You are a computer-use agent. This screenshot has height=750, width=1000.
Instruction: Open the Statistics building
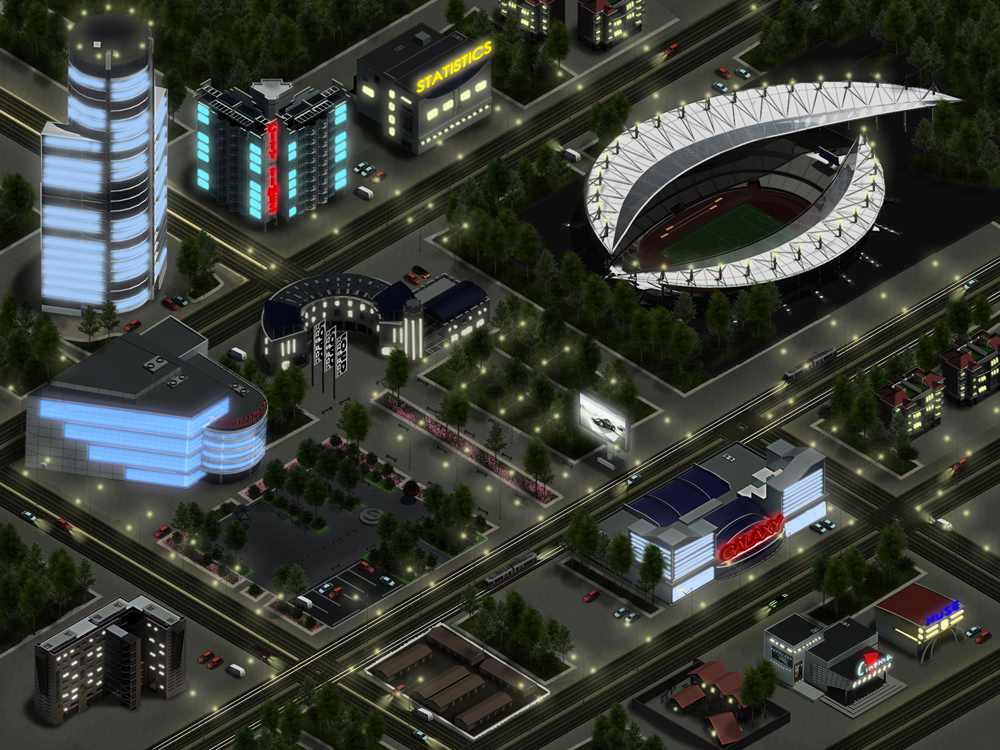pos(426,90)
